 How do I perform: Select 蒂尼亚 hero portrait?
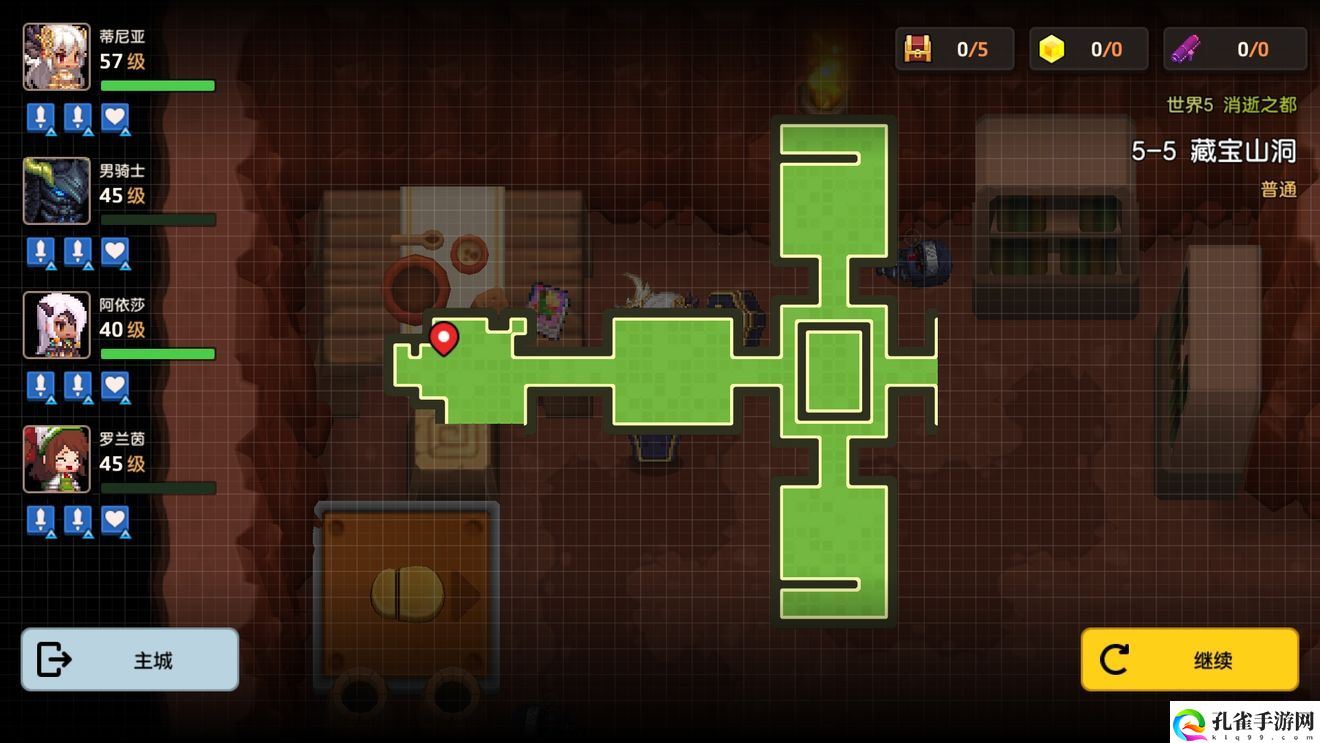point(57,57)
